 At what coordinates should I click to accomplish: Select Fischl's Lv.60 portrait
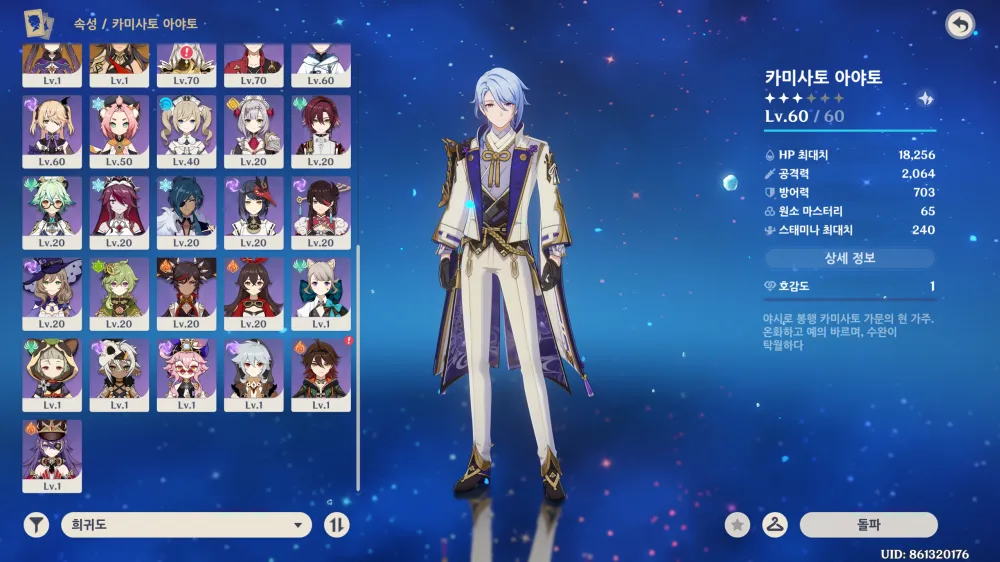tap(52, 131)
